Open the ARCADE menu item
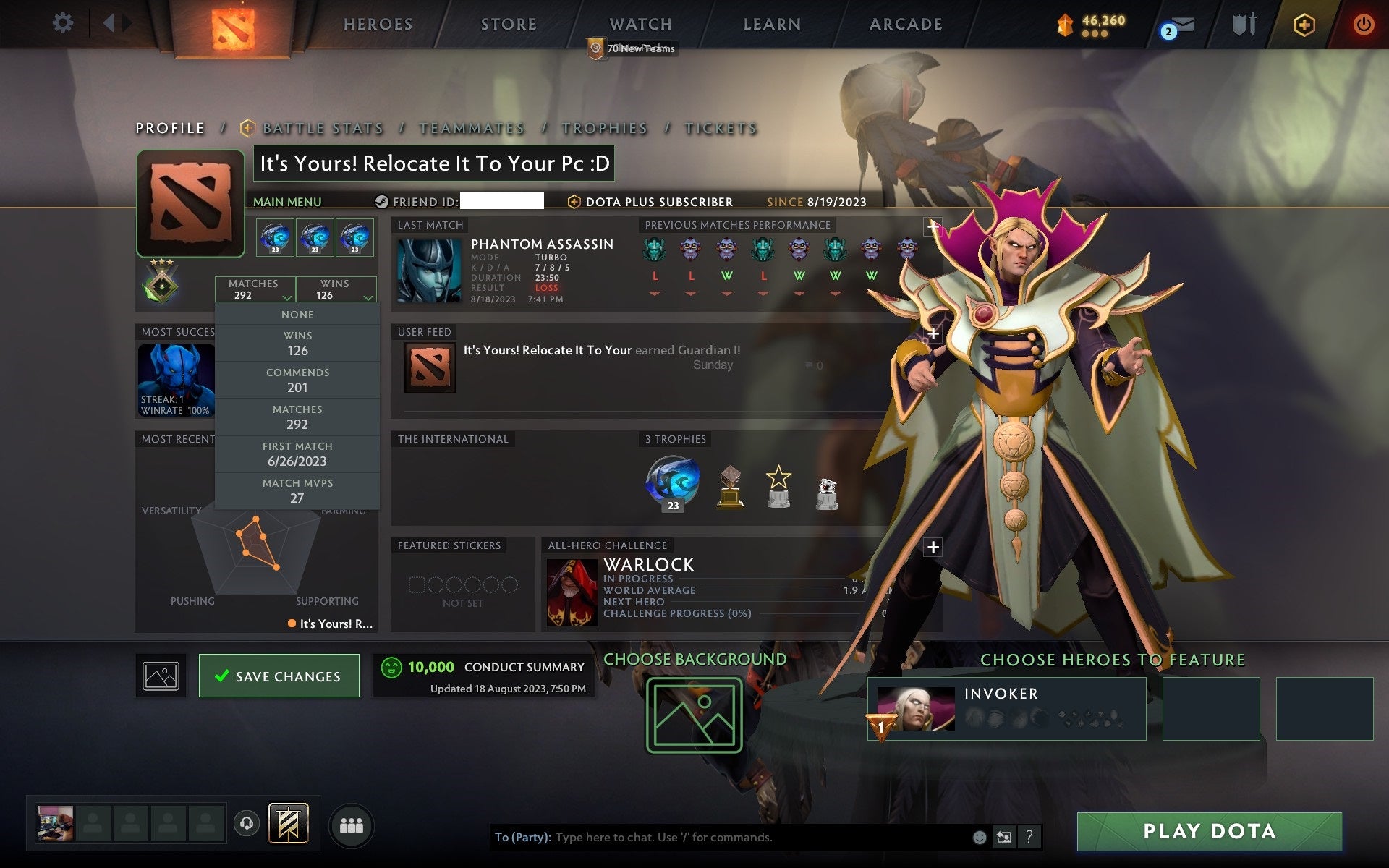Viewport: 1389px width, 868px height. click(905, 24)
